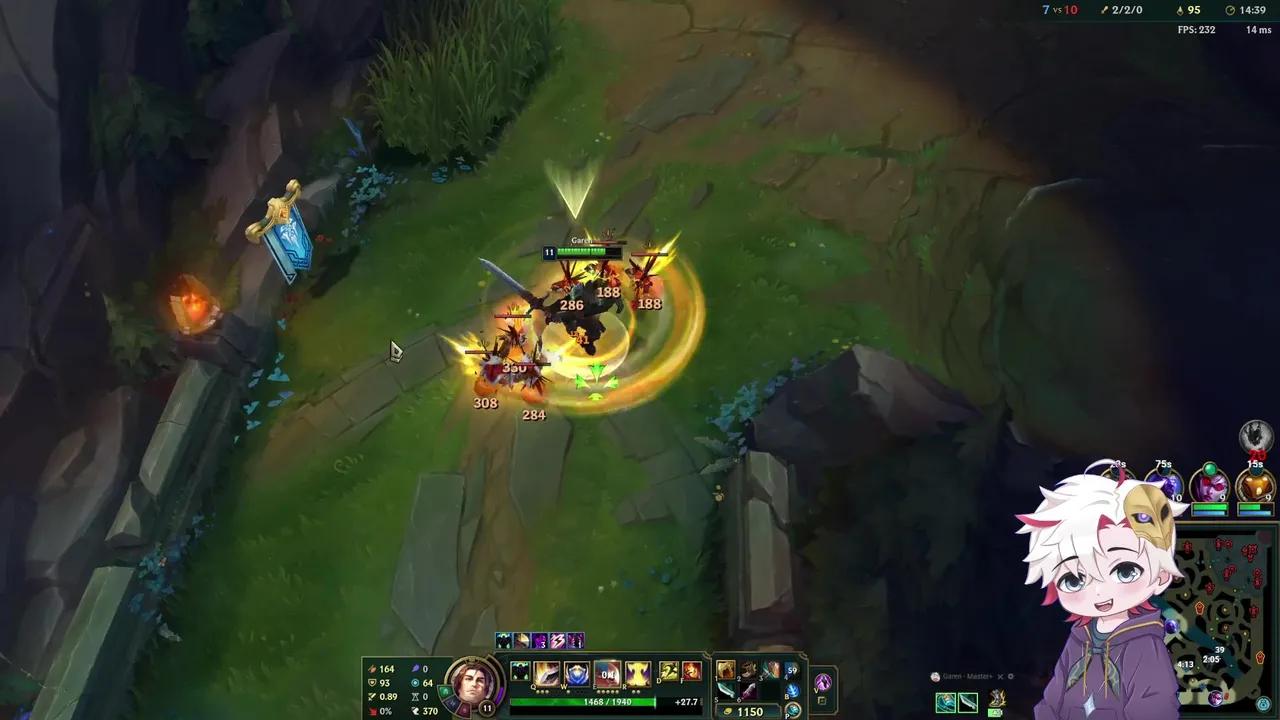Image resolution: width=1280 pixels, height=720 pixels.
Task: Close the Garen Master+ overlay with the X
Action: coord(1000,676)
